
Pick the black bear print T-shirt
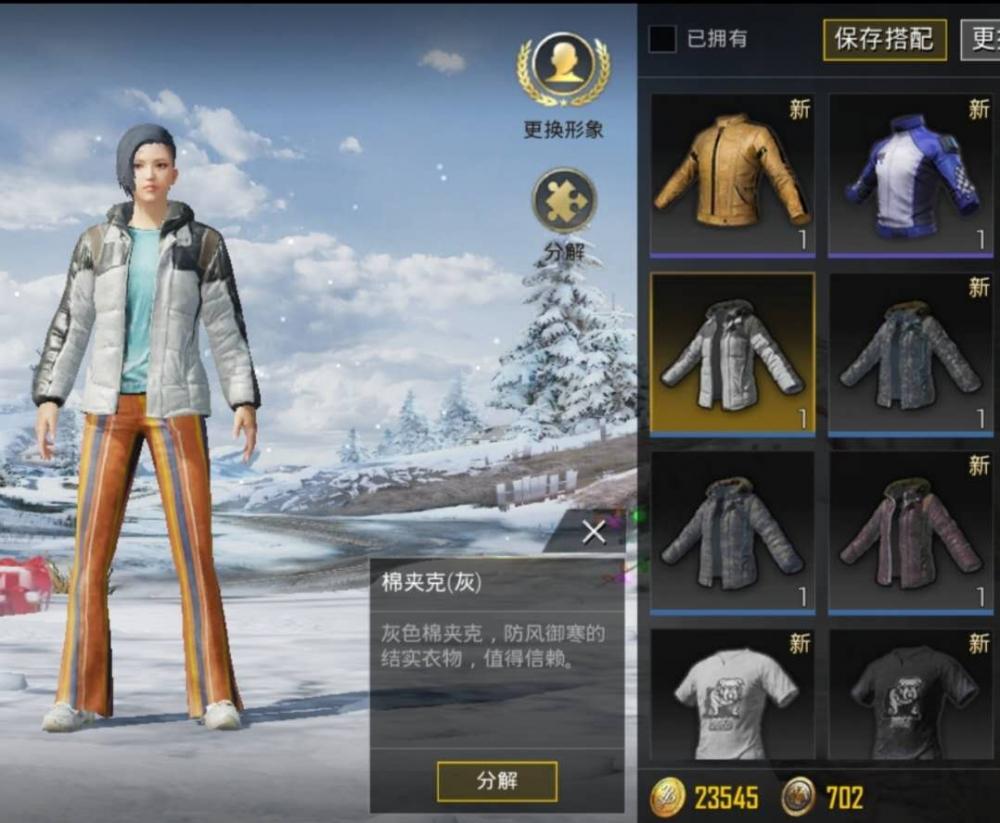910,695
